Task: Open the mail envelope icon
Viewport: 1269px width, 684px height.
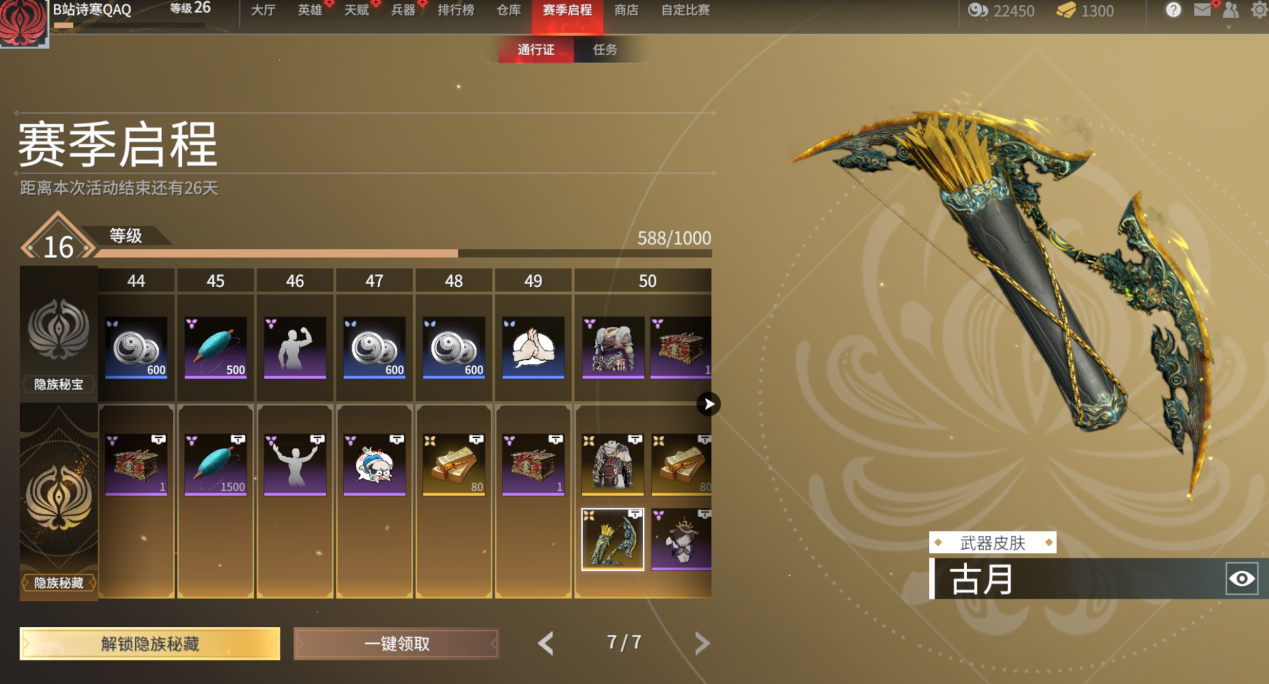Action: (1202, 10)
